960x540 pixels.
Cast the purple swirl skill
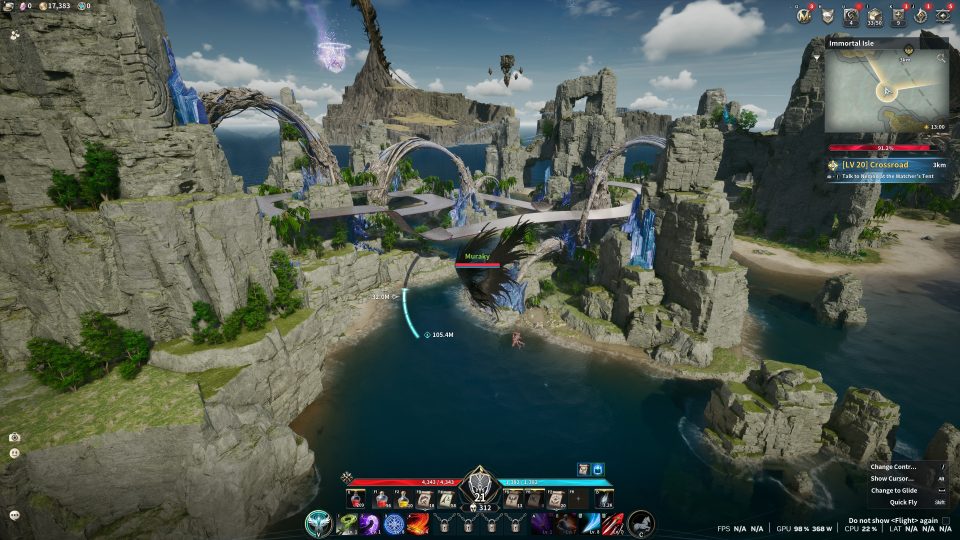(370, 523)
